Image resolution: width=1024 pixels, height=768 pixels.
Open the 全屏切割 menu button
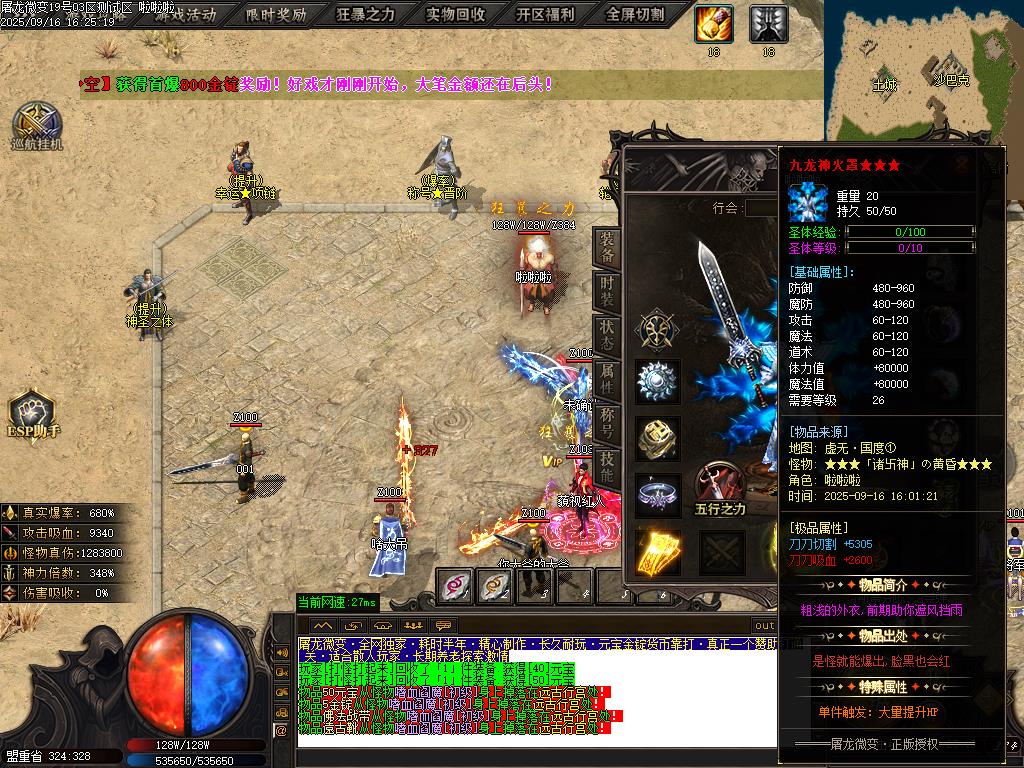tap(636, 15)
